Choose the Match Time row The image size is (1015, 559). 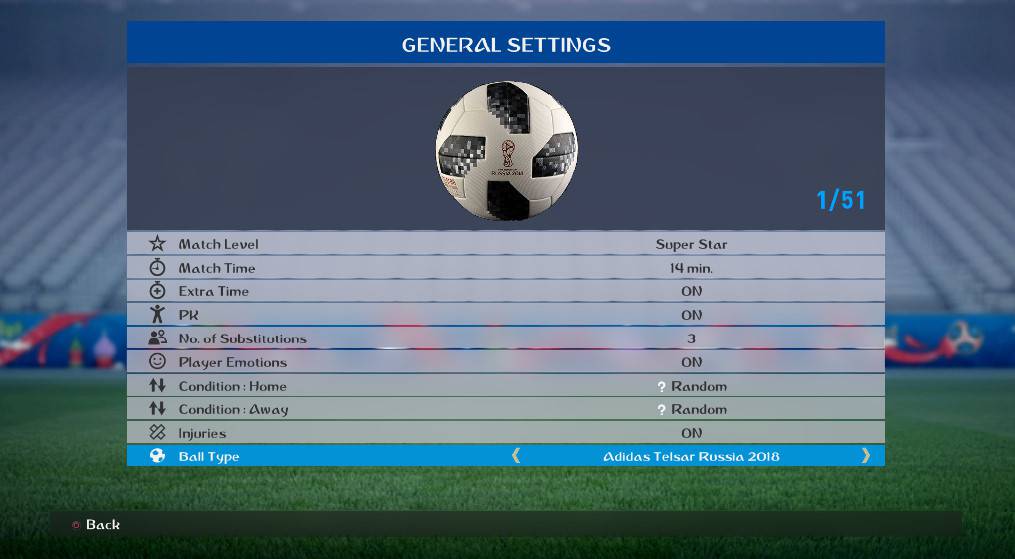point(505,268)
